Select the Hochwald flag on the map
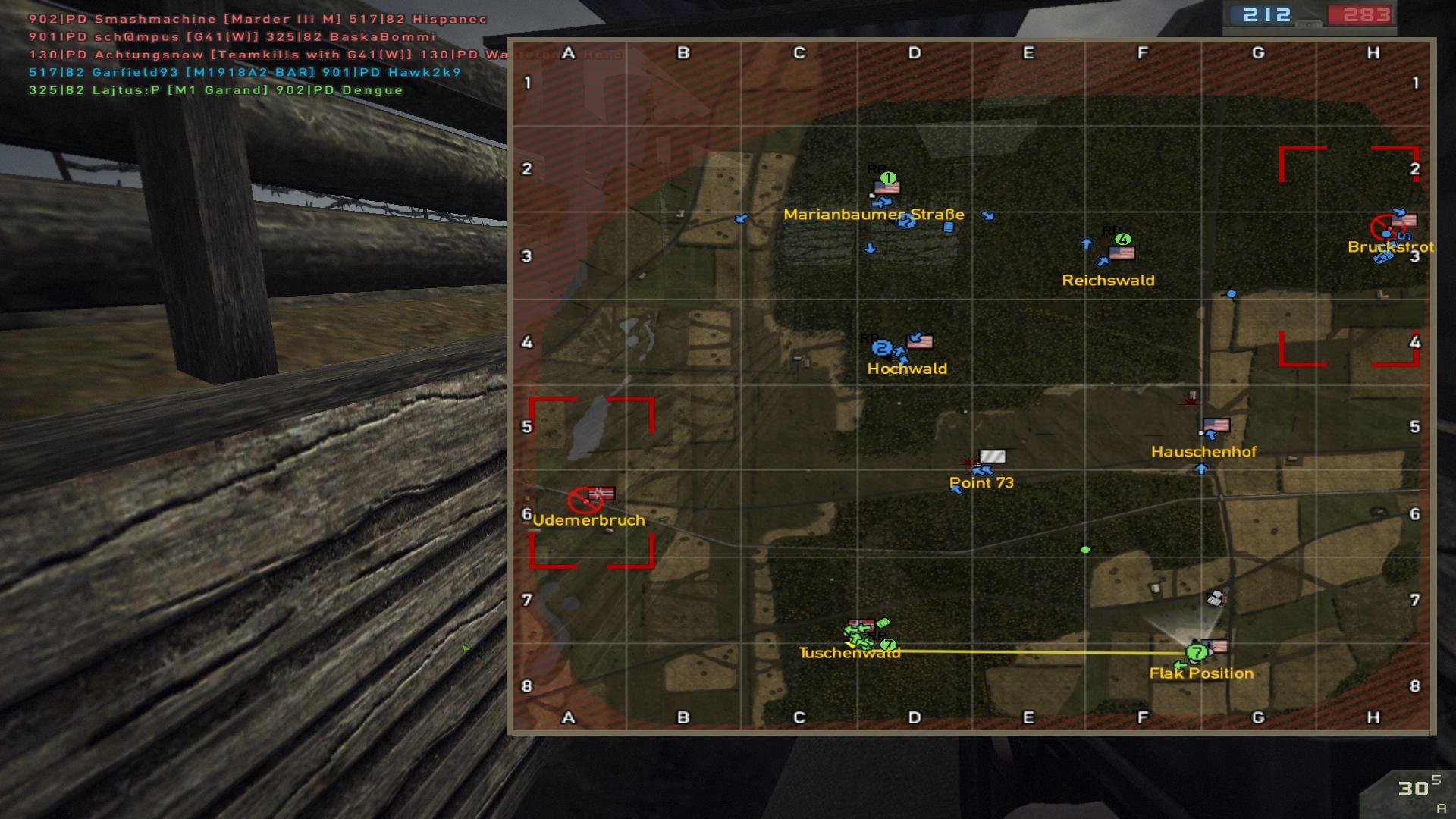The height and width of the screenshot is (819, 1456). pyautogui.click(x=920, y=341)
